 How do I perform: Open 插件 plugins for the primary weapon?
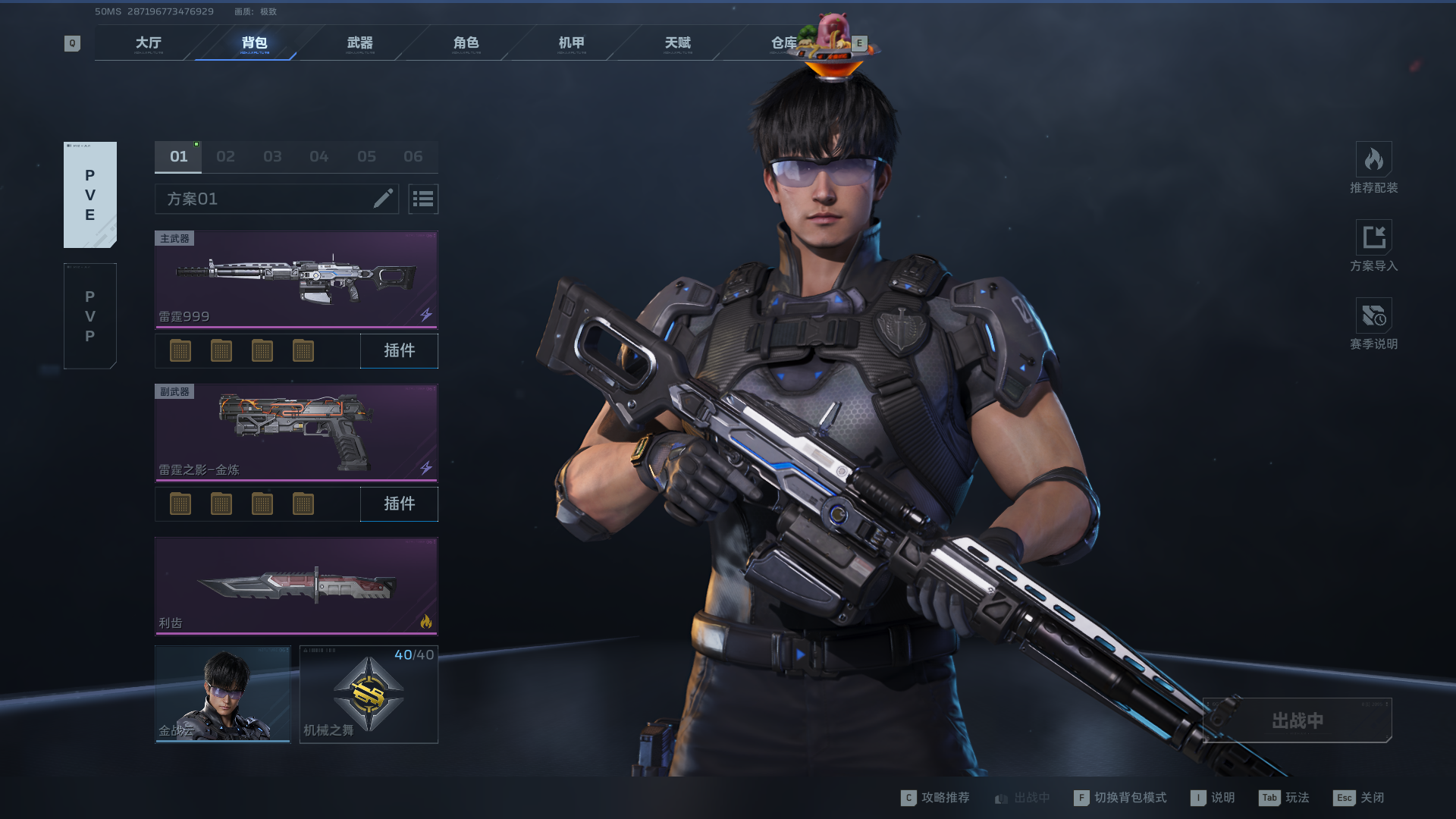coord(399,350)
